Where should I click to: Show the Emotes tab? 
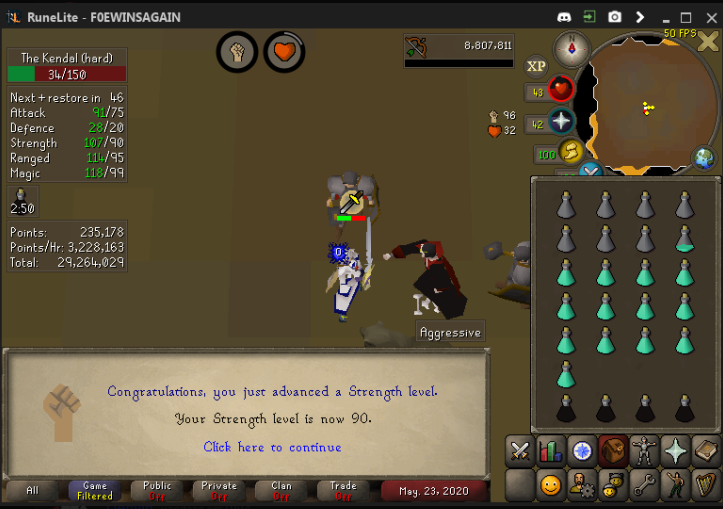[x=676, y=486]
